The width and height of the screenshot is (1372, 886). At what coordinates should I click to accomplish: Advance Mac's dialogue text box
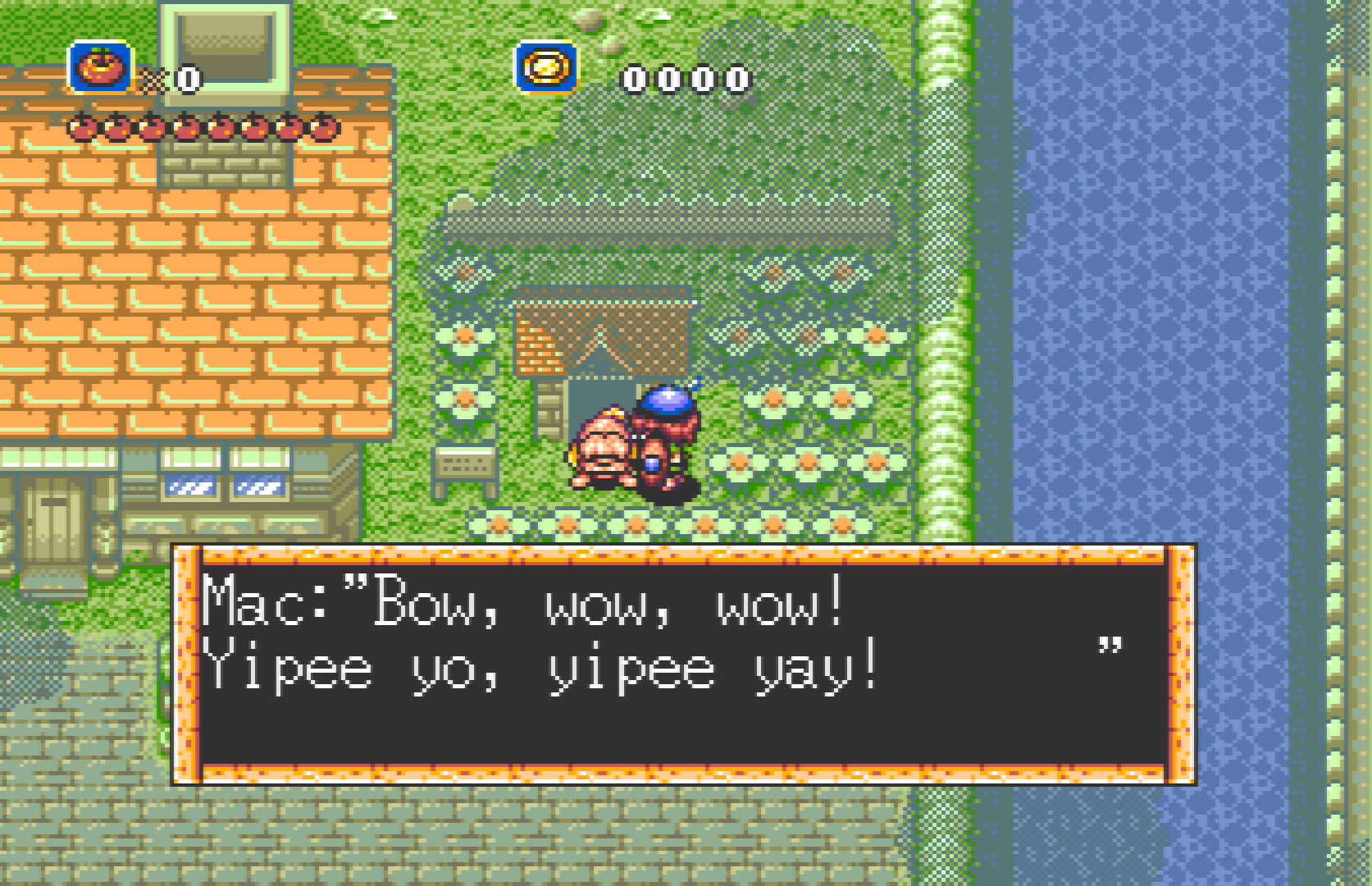(683, 664)
